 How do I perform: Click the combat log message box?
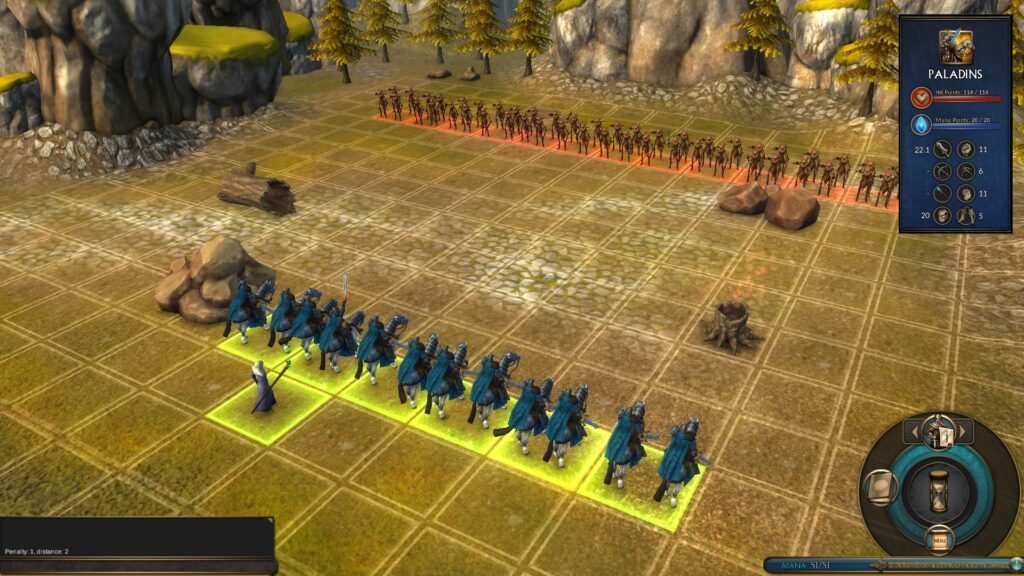pos(137,536)
